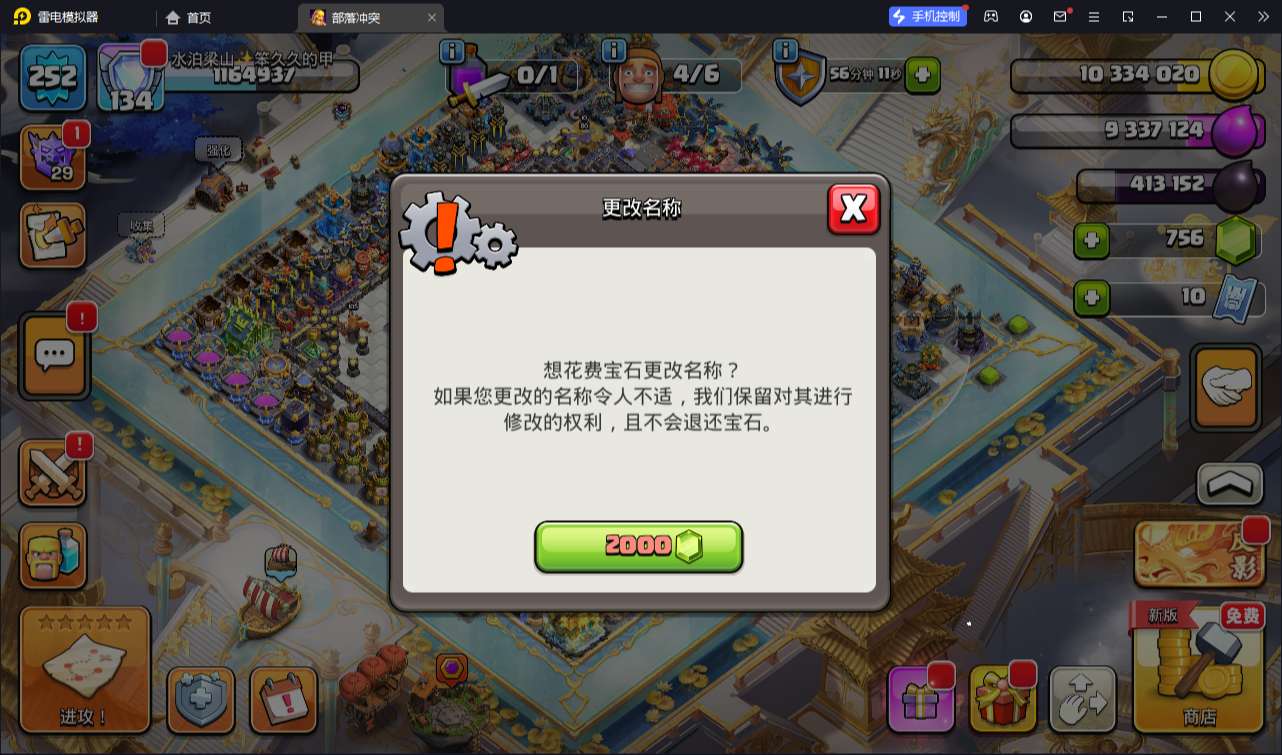Open the LDPlayer hamburger menu
Image resolution: width=1282 pixels, height=755 pixels.
pyautogui.click(x=1095, y=16)
